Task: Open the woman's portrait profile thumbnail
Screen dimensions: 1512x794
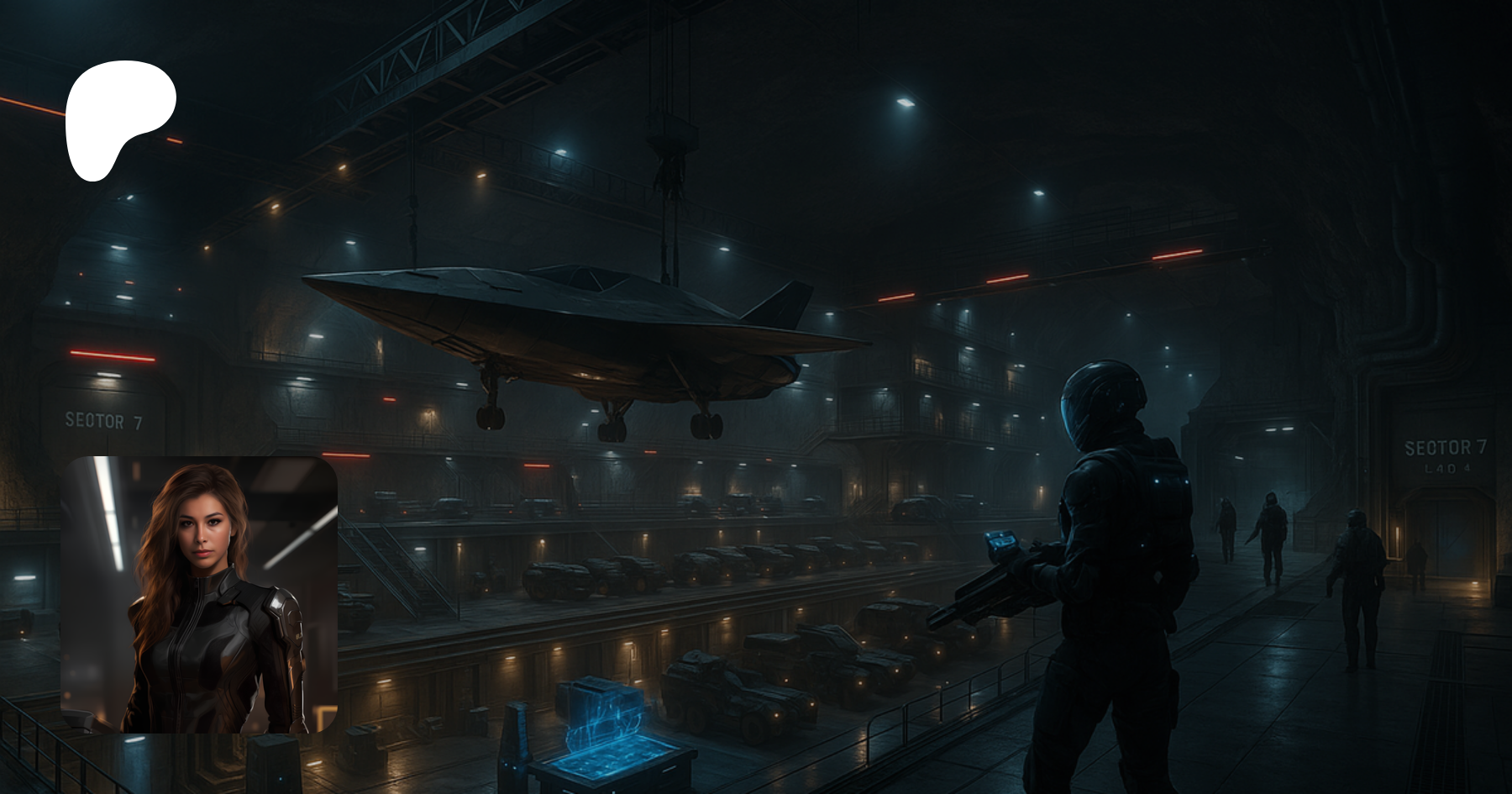Action: point(199,594)
